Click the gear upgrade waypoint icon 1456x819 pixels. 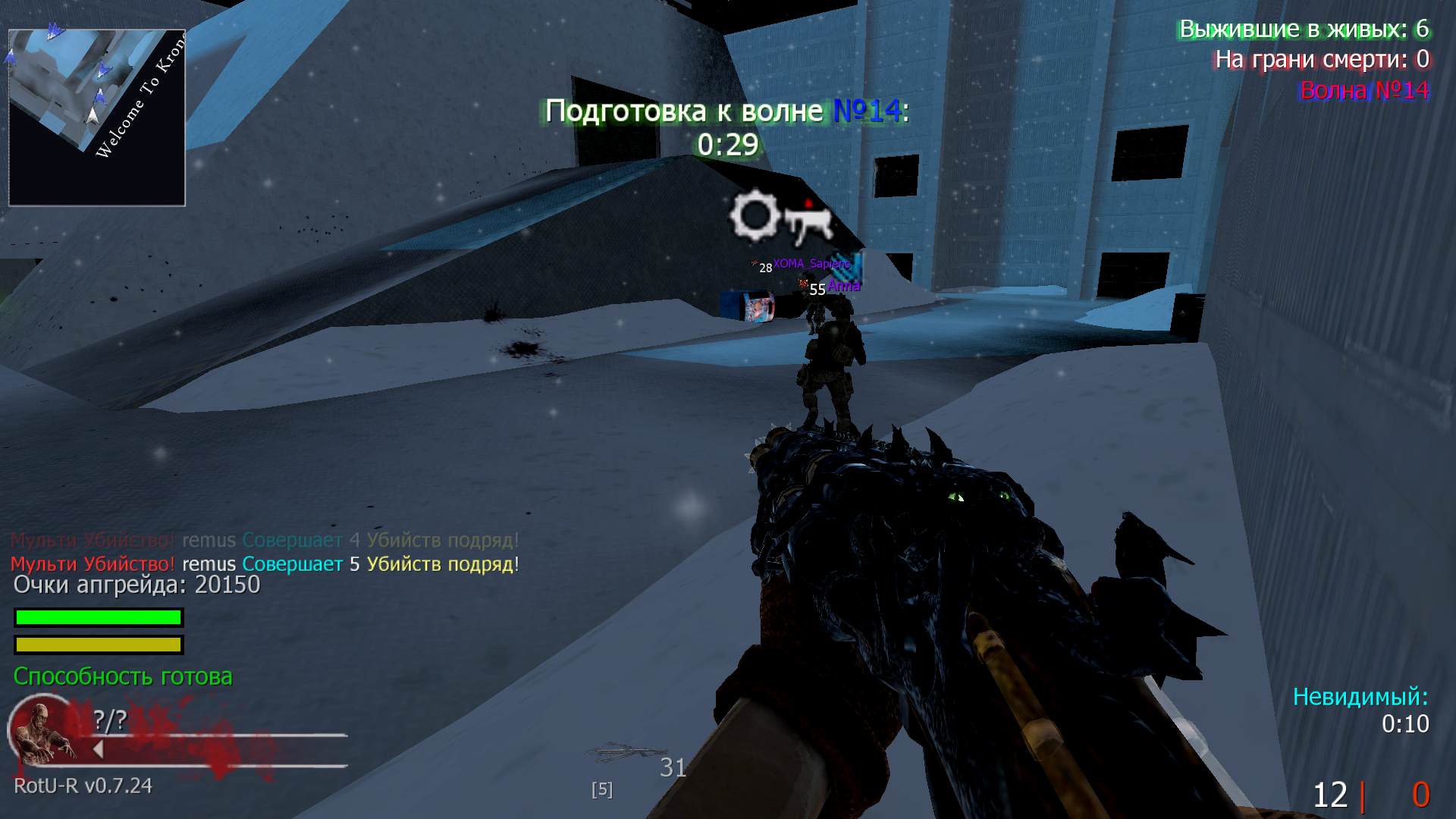click(x=755, y=216)
